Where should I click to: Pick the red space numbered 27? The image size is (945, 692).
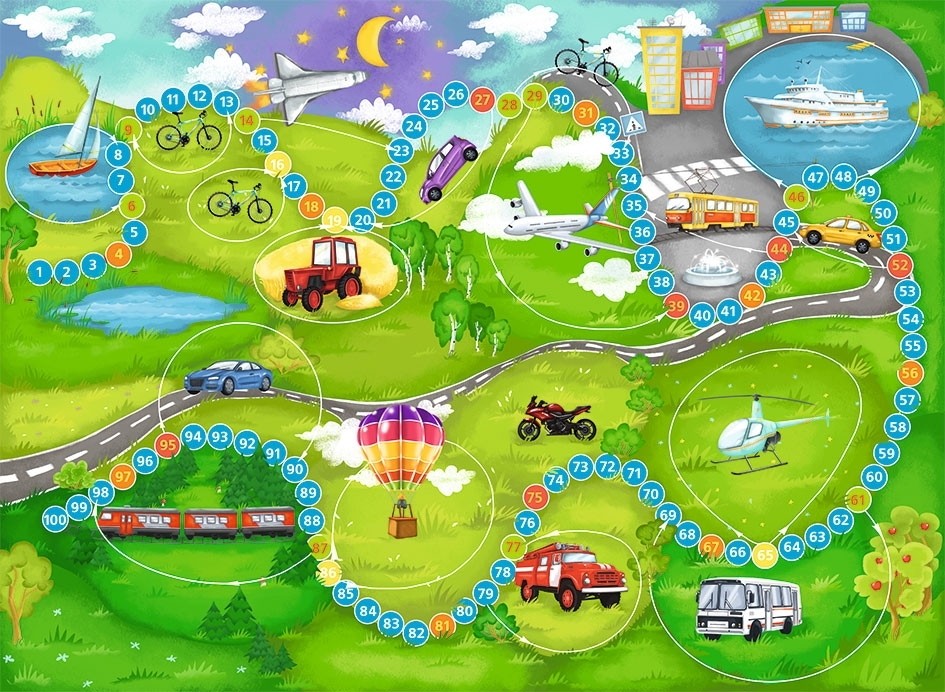click(483, 100)
